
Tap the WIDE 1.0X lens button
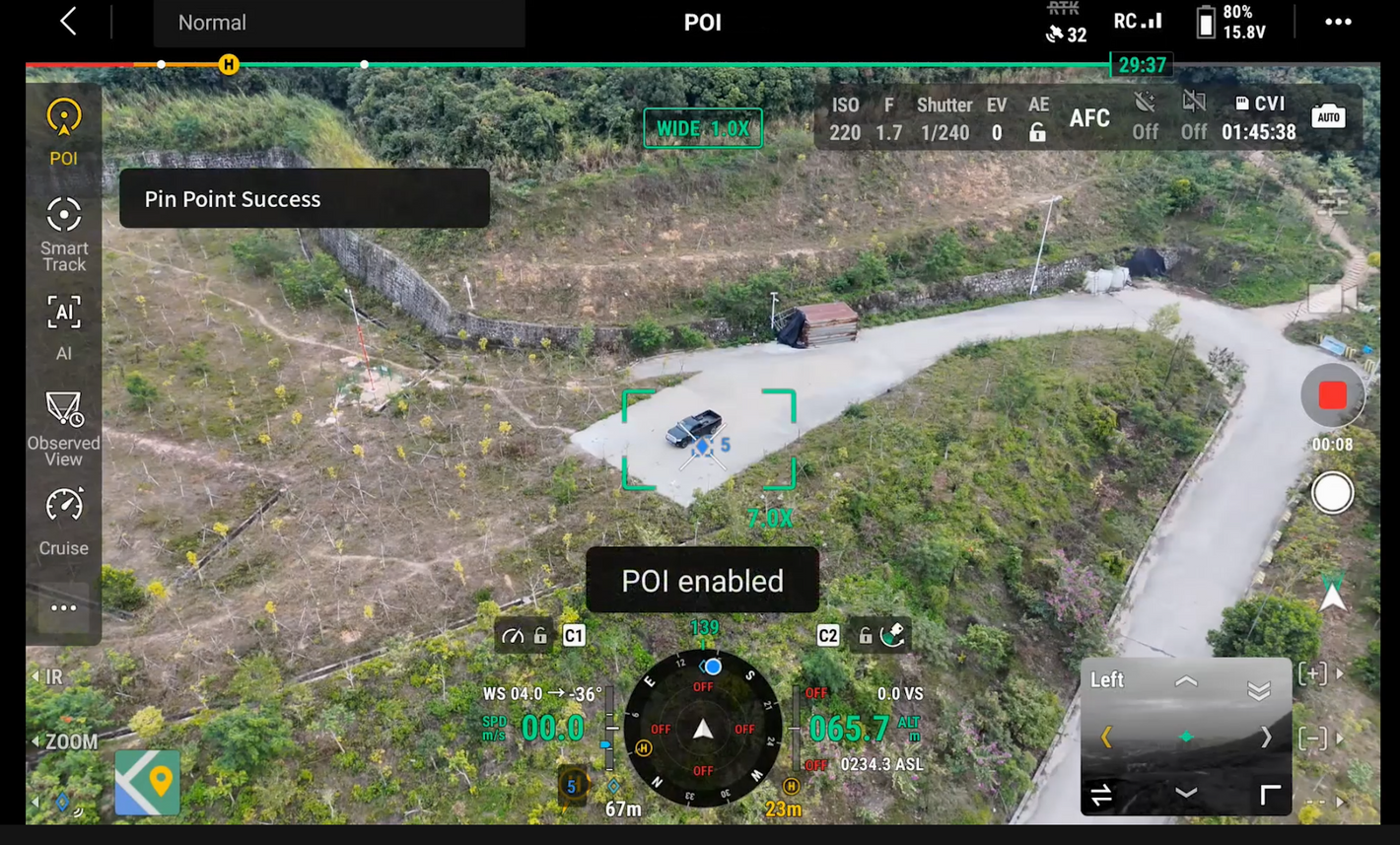click(702, 128)
